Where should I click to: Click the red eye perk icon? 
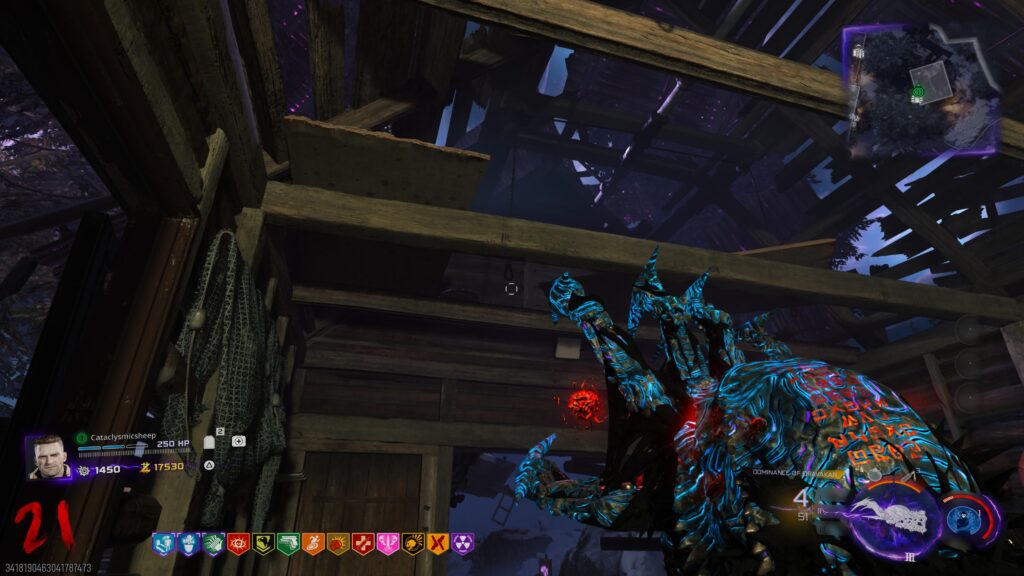click(x=237, y=544)
